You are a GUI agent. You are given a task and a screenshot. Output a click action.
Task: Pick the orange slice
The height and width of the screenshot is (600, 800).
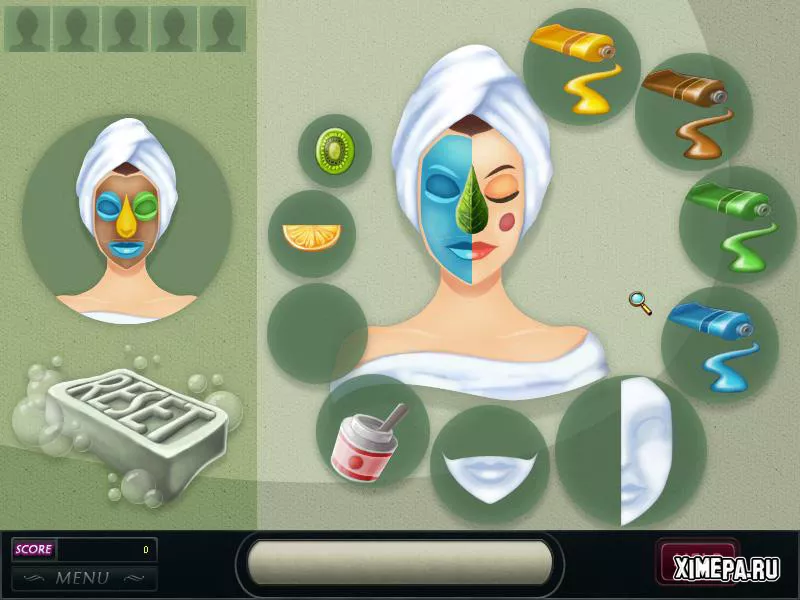(x=311, y=236)
